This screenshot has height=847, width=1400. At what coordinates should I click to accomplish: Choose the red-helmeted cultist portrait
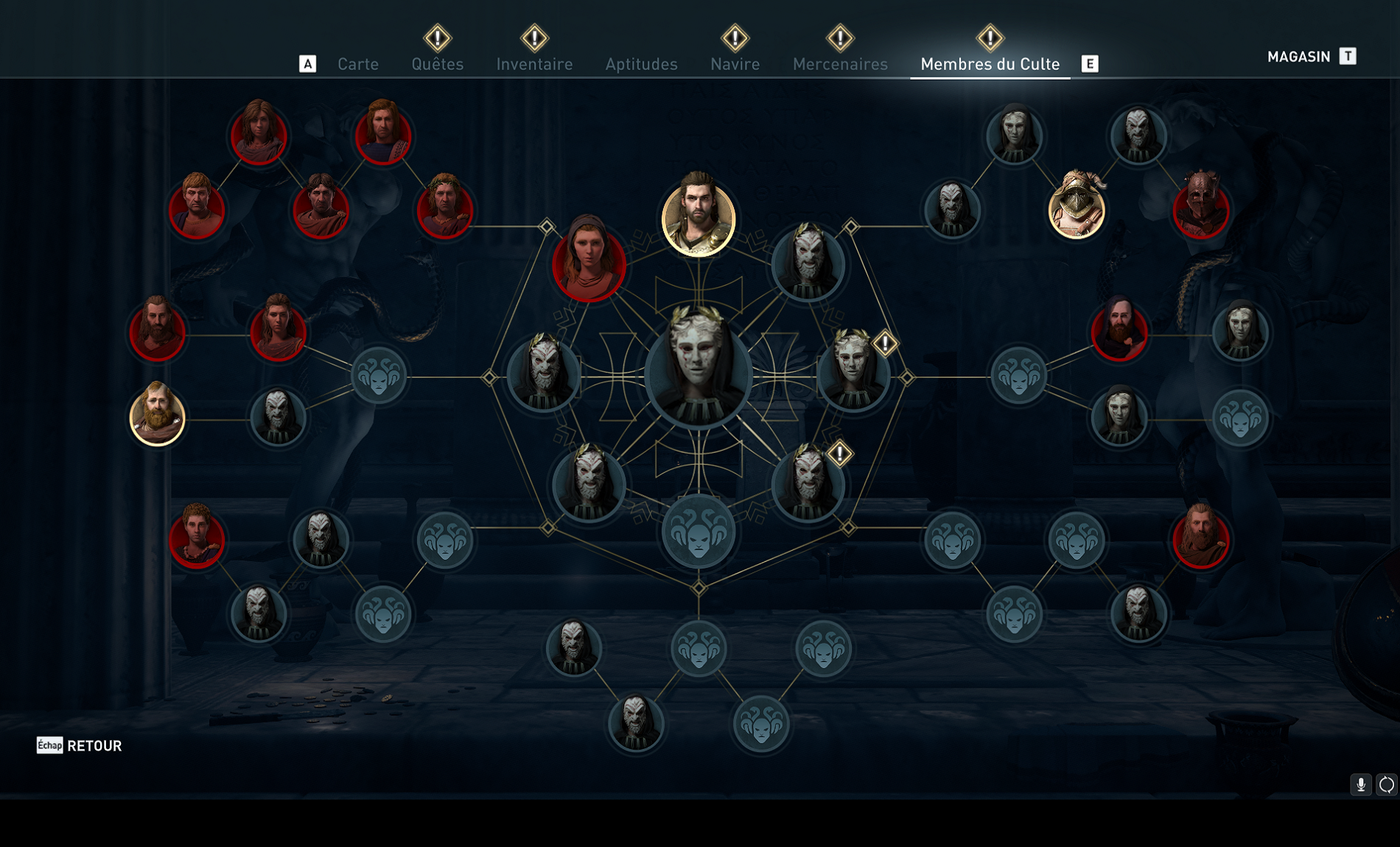[x=1200, y=208]
